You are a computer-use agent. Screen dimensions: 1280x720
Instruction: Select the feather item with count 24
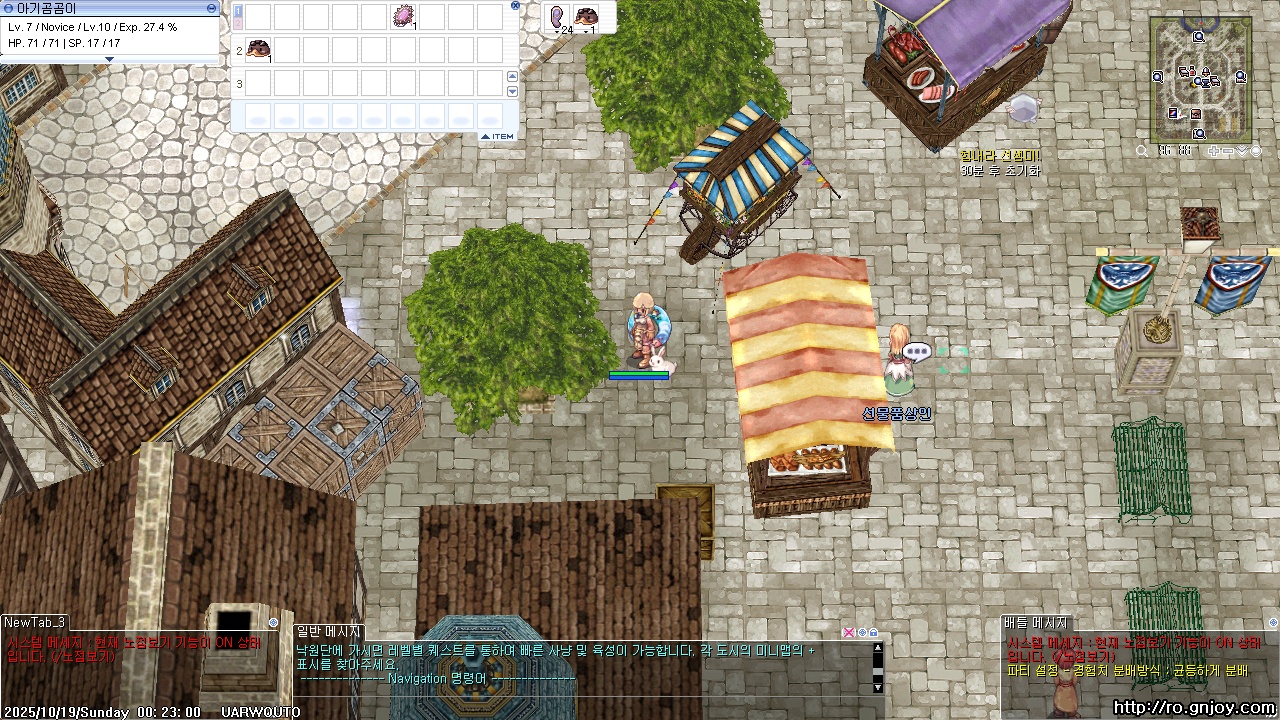557,16
